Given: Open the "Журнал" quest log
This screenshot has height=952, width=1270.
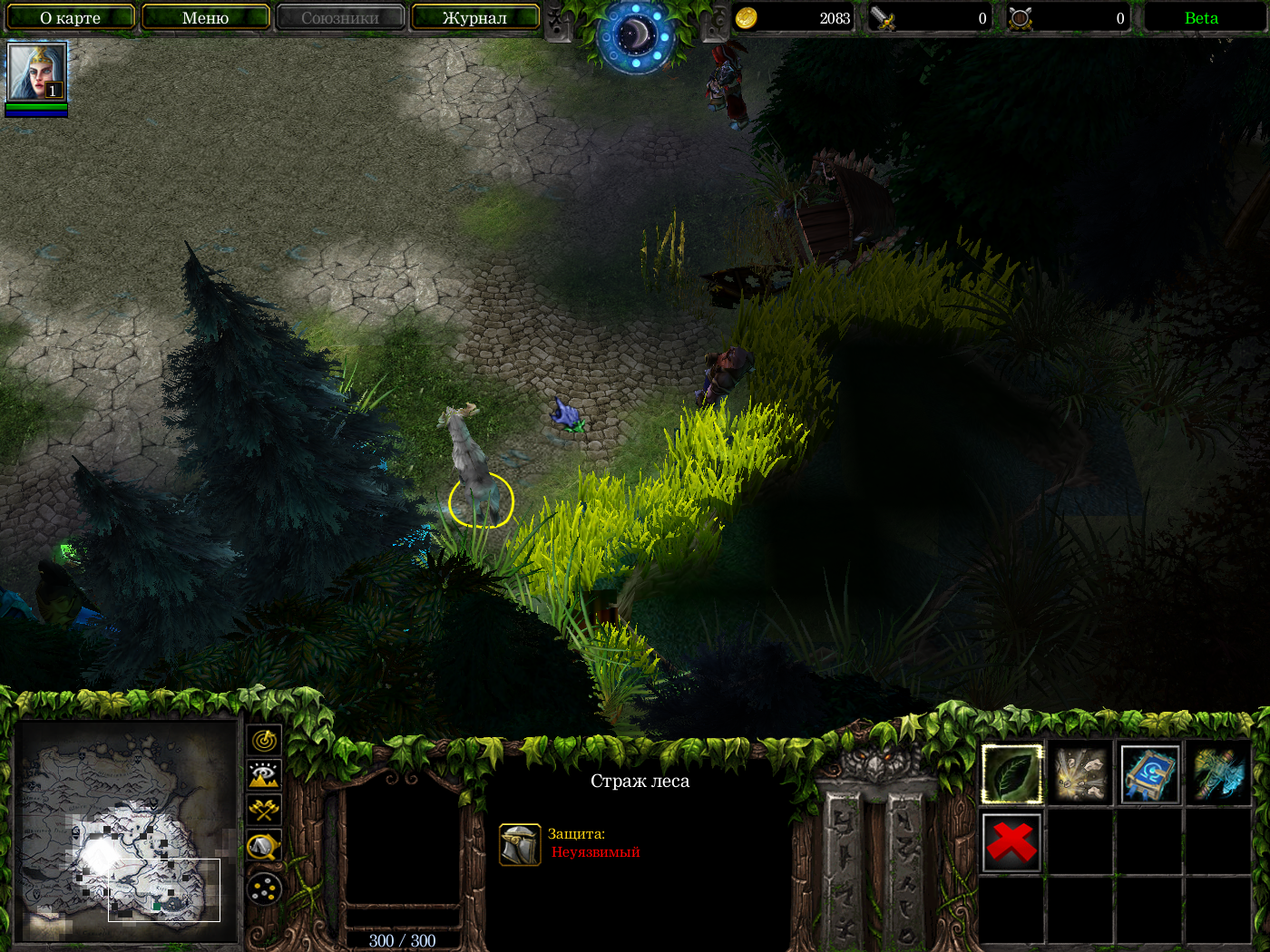Looking at the screenshot, I should click(x=474, y=17).
